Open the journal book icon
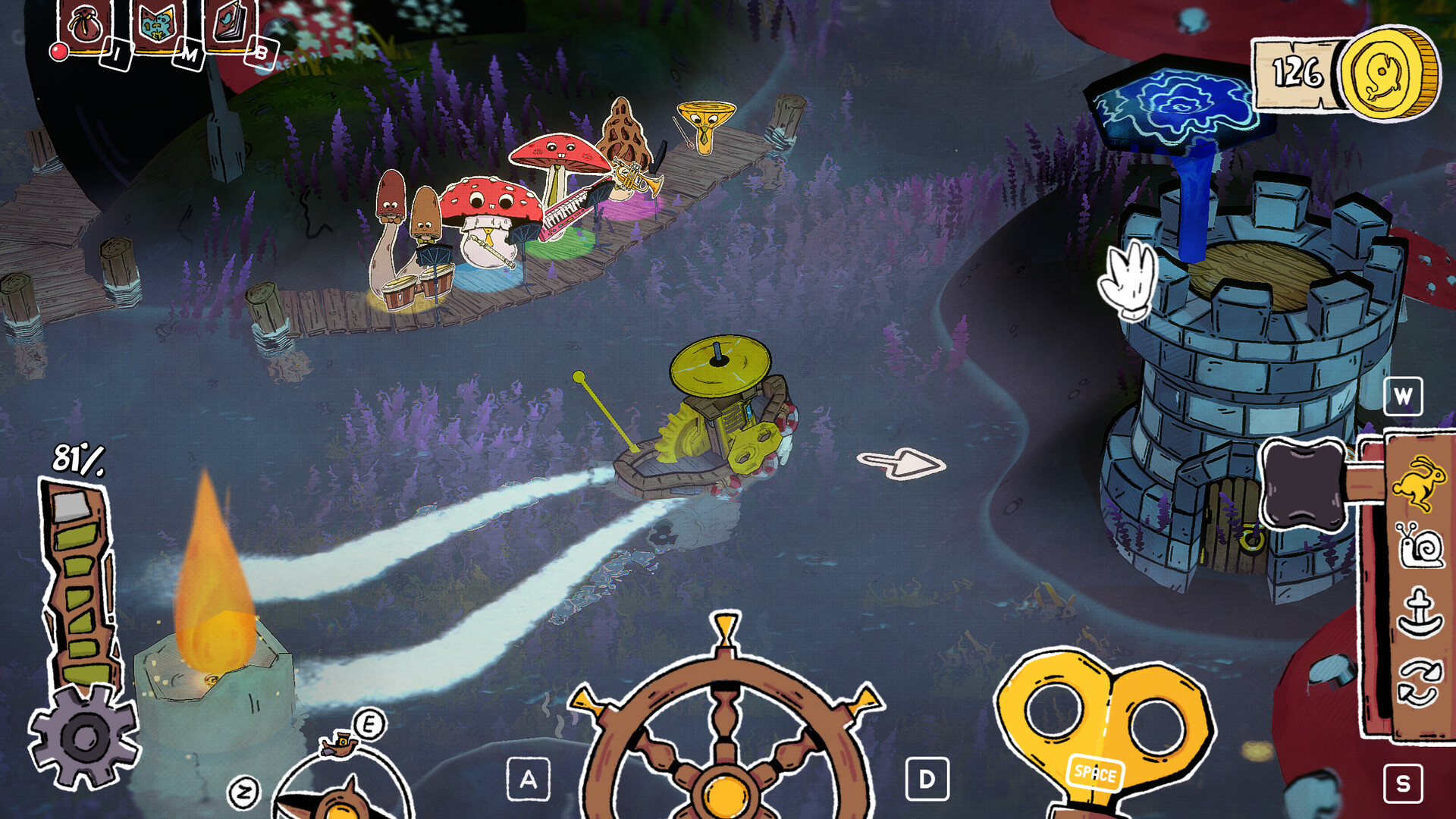Image resolution: width=1456 pixels, height=819 pixels. (x=230, y=24)
